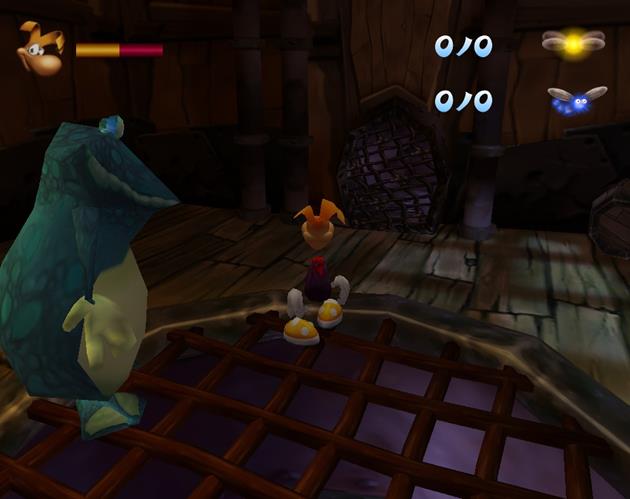Click the blue caged-creature counter icon
The height and width of the screenshot is (499, 630).
[x=576, y=100]
